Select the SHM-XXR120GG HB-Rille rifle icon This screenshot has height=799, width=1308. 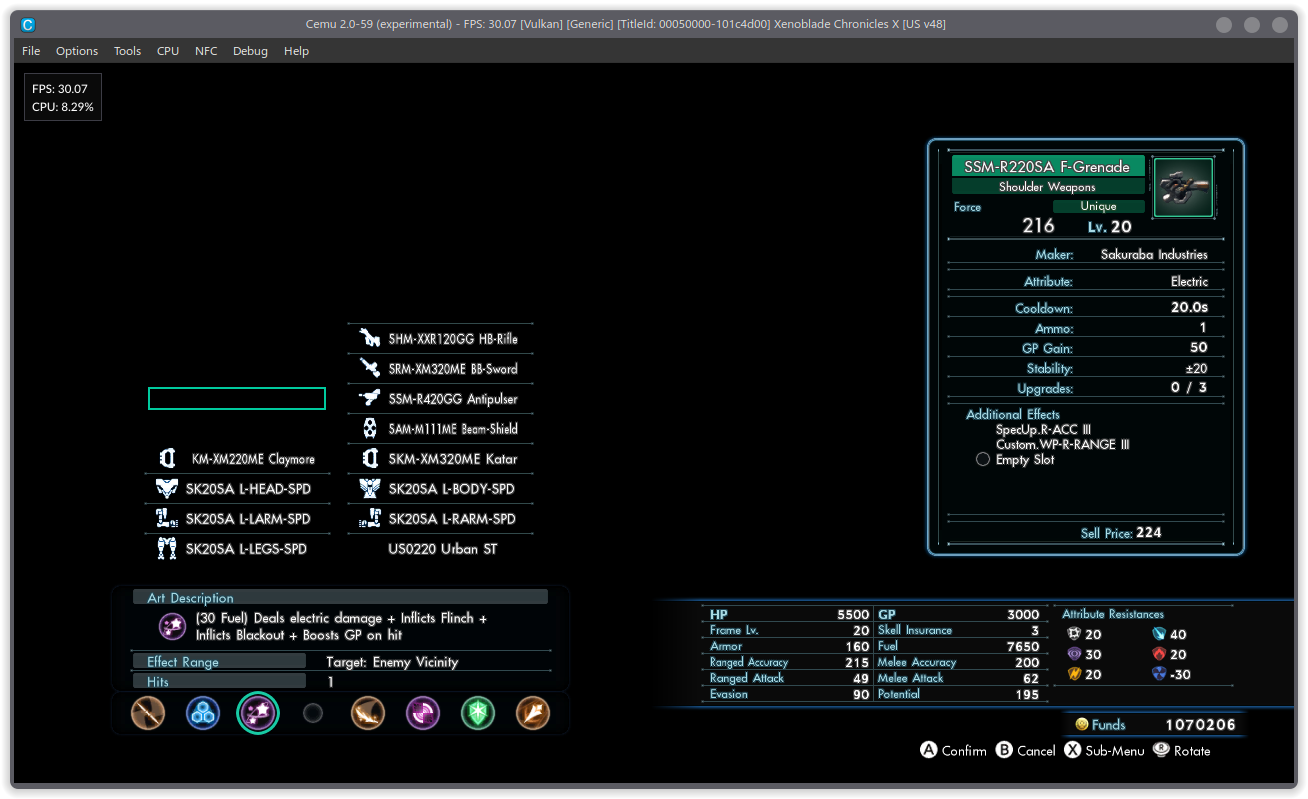coord(369,338)
